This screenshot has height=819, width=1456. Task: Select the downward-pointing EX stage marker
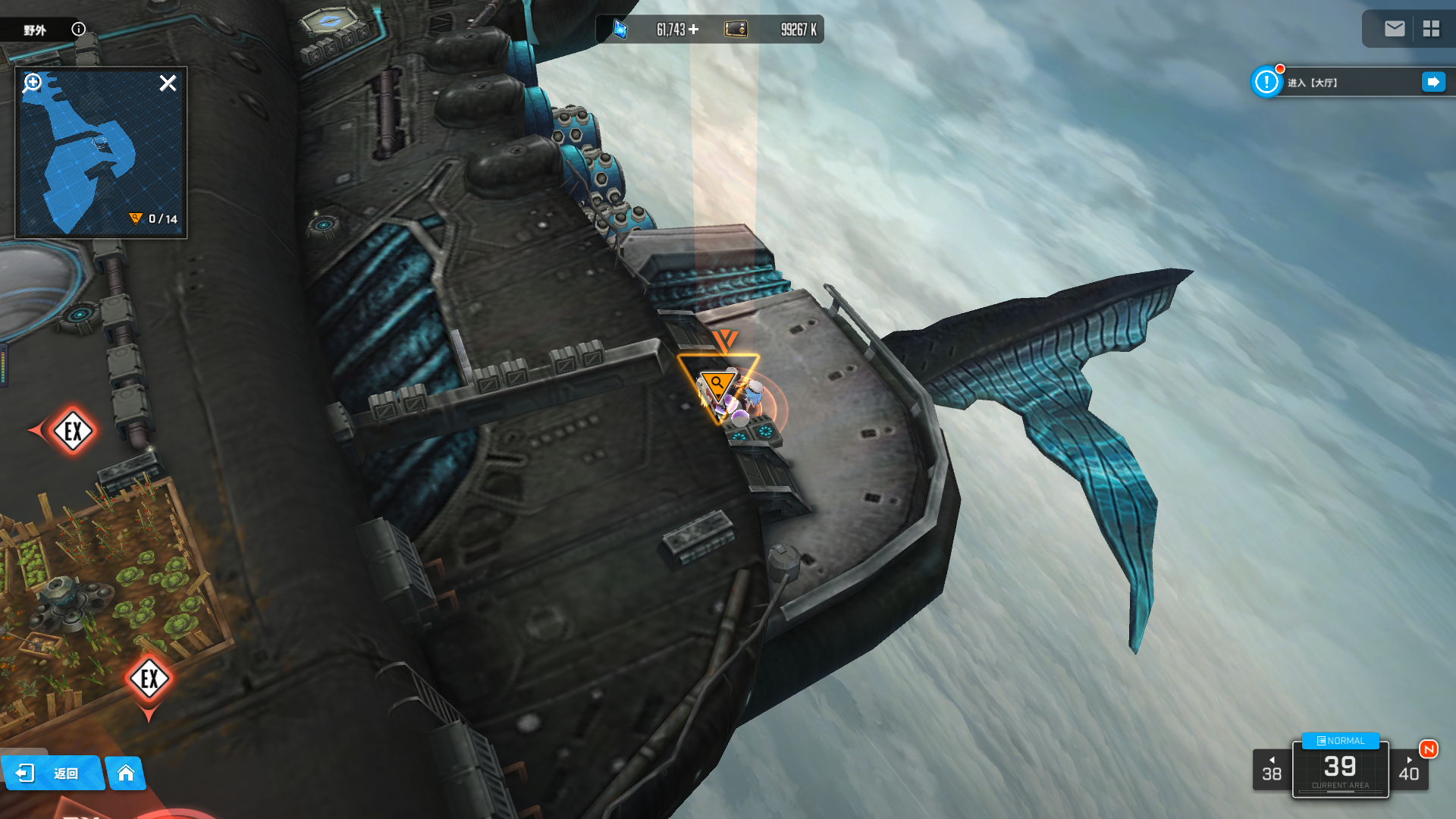click(x=149, y=679)
